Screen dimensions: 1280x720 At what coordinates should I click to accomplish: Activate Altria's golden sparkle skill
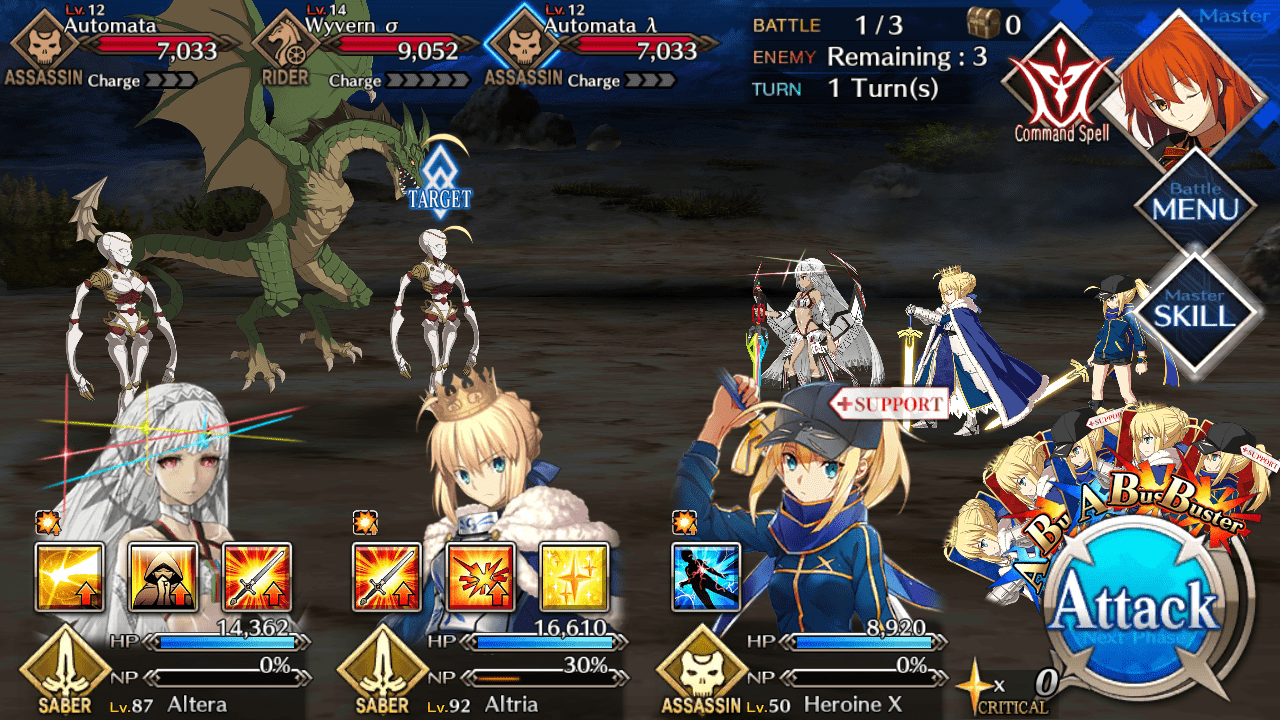575,577
